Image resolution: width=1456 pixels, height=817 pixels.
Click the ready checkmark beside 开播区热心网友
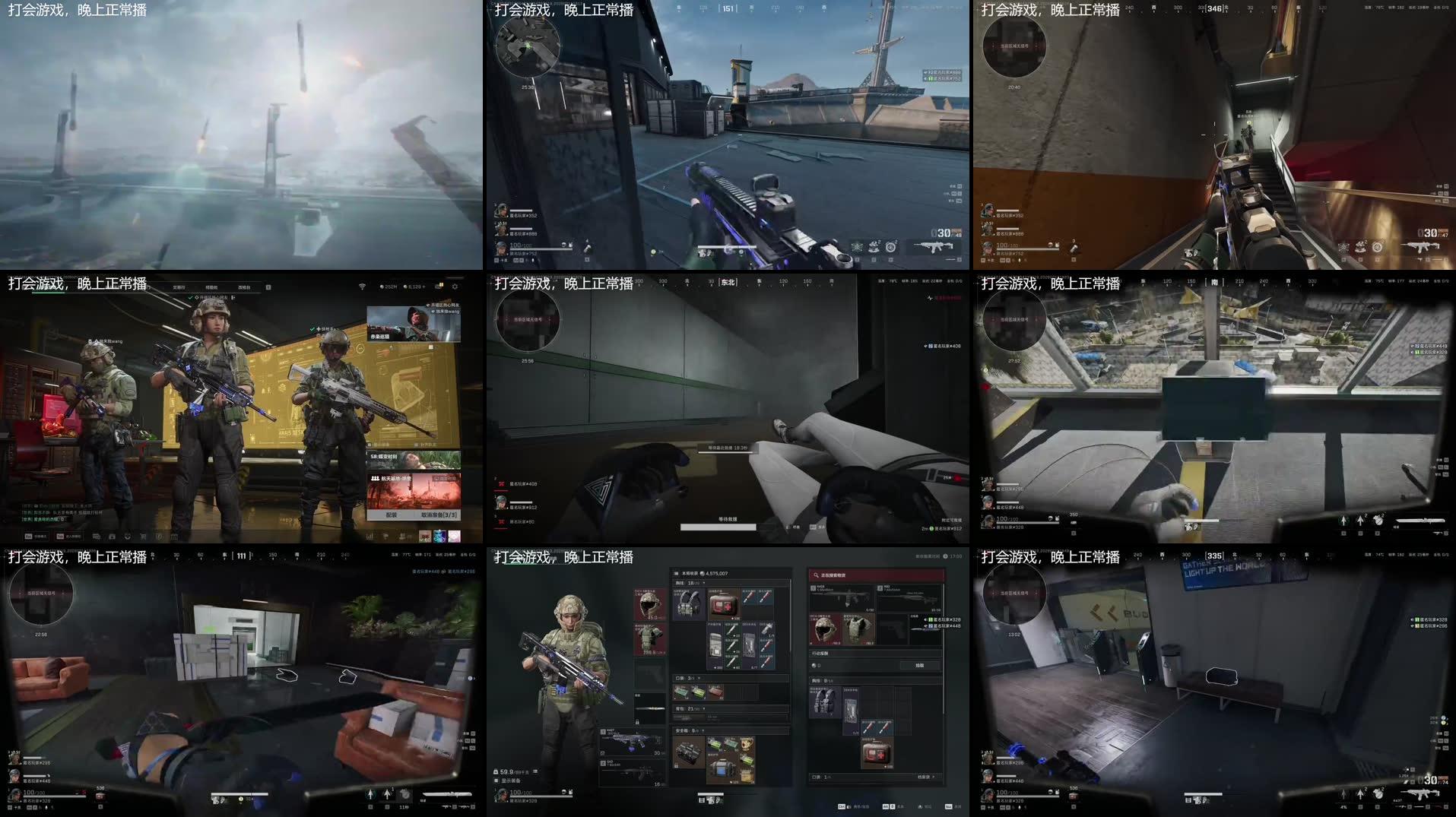190,298
